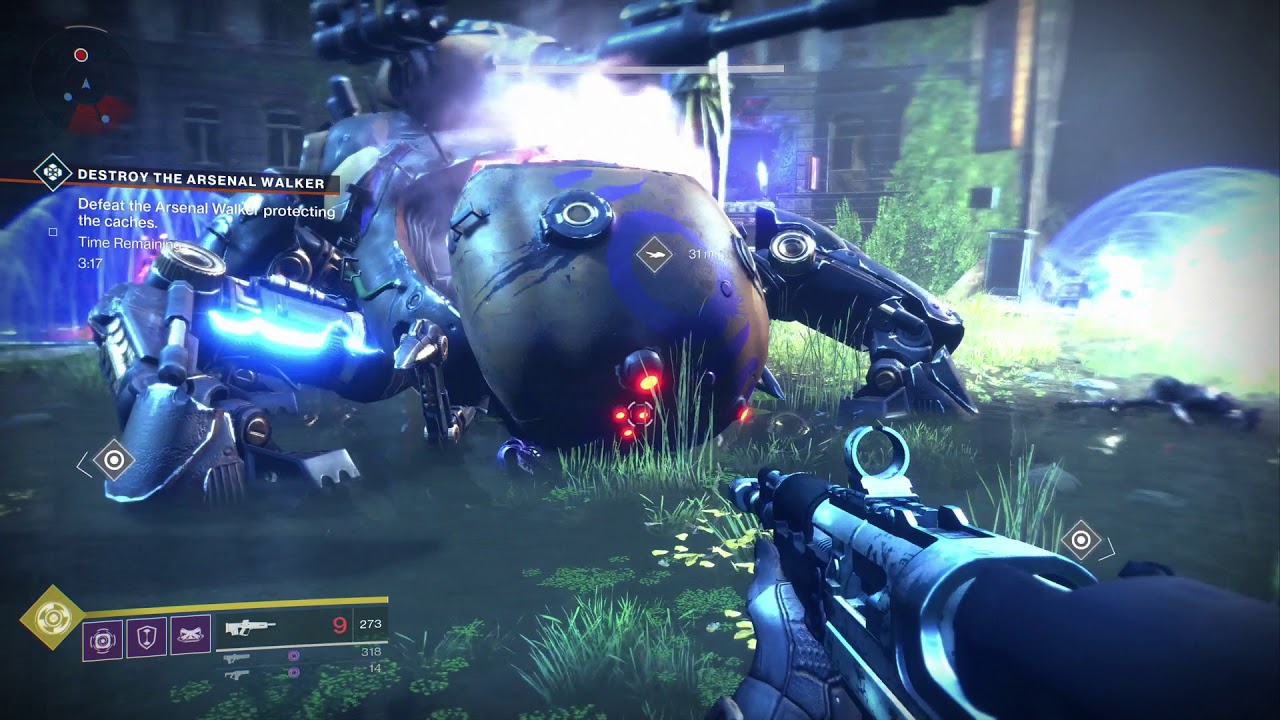Trigger the shield melee ability icon
The image size is (1280, 720).
point(146,636)
